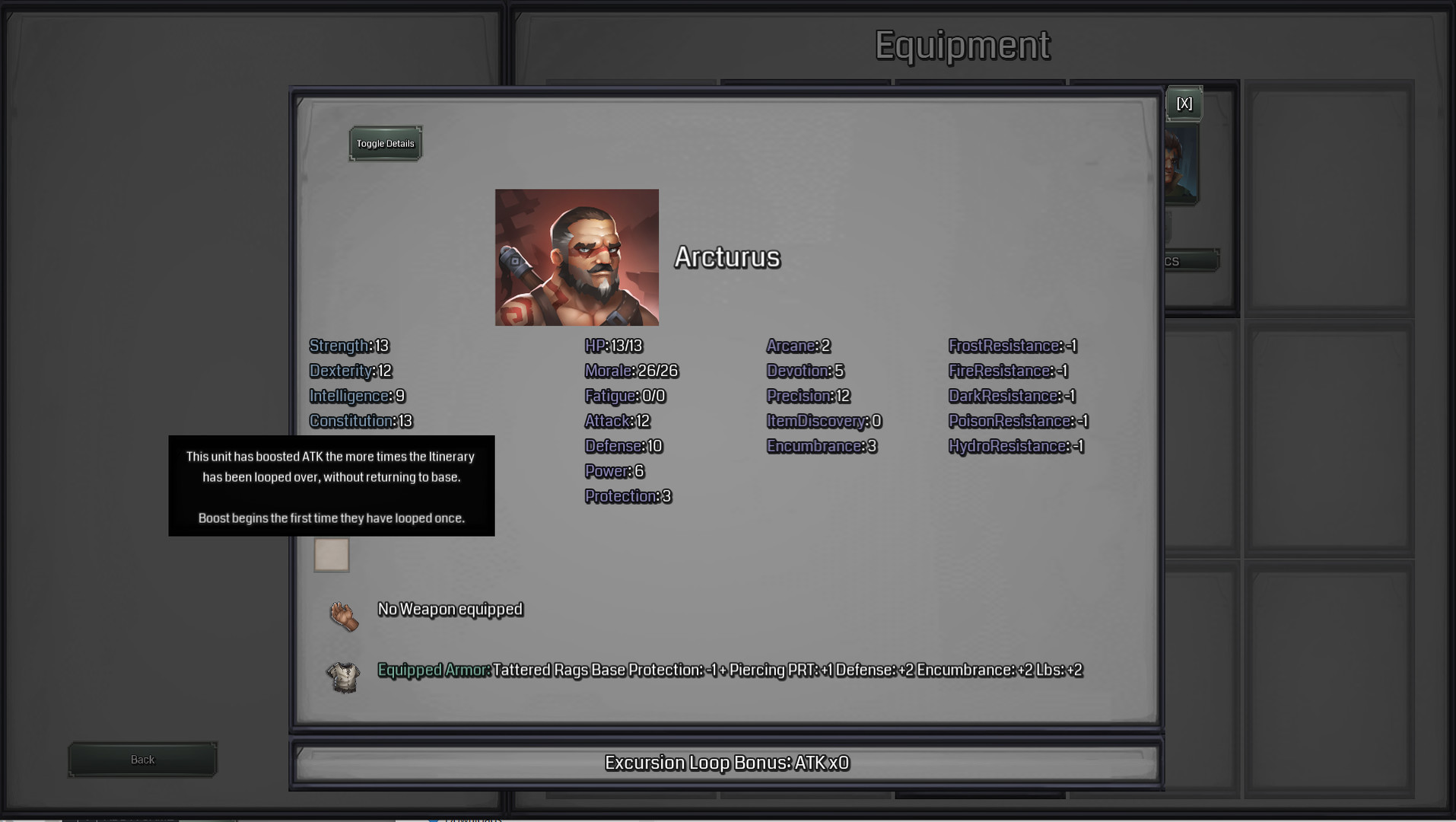1456x822 pixels.
Task: Click the Equipped Armor text link
Action: (433, 671)
